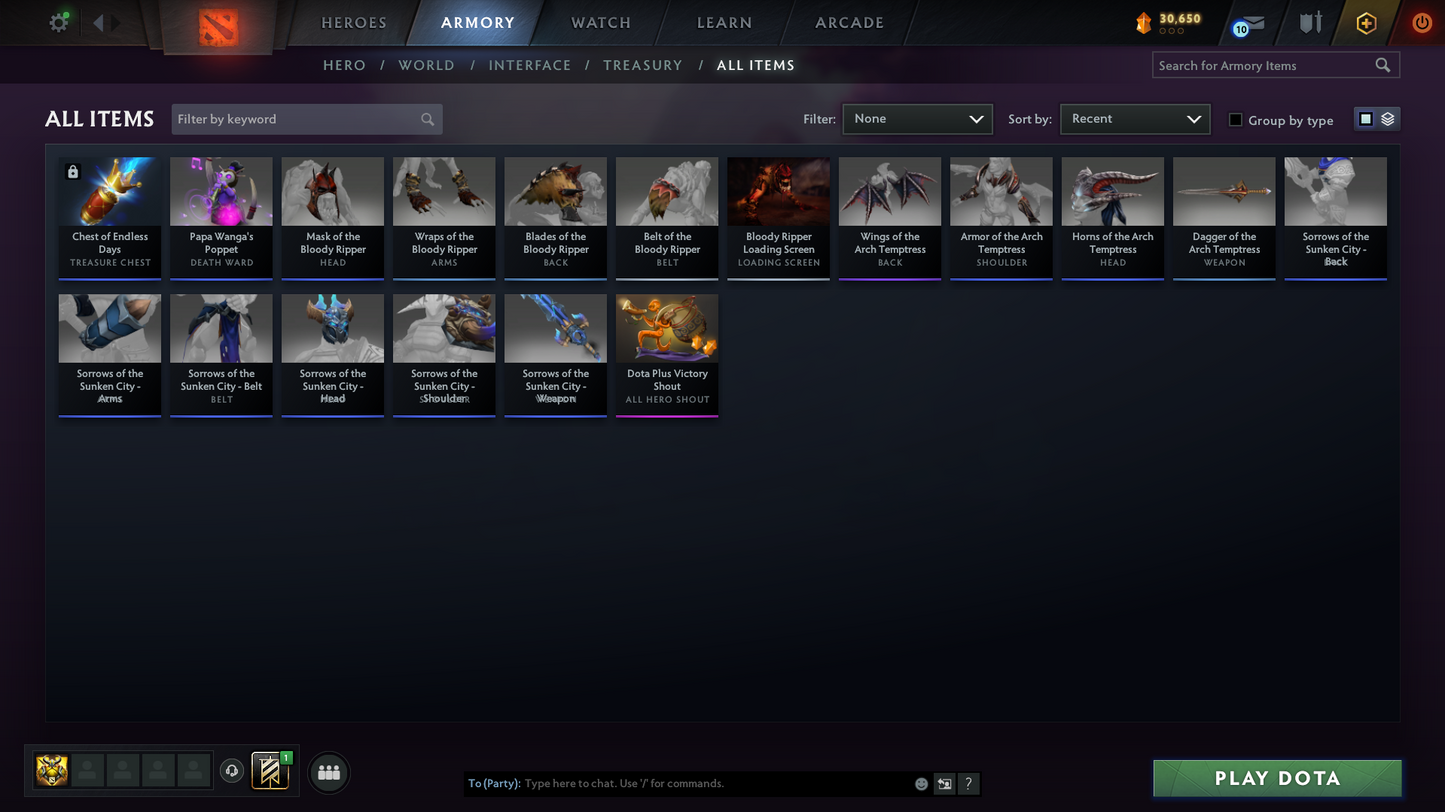This screenshot has height=812, width=1445.
Task: Select the Chest of Endless Days thumbnail
Action: [109, 191]
